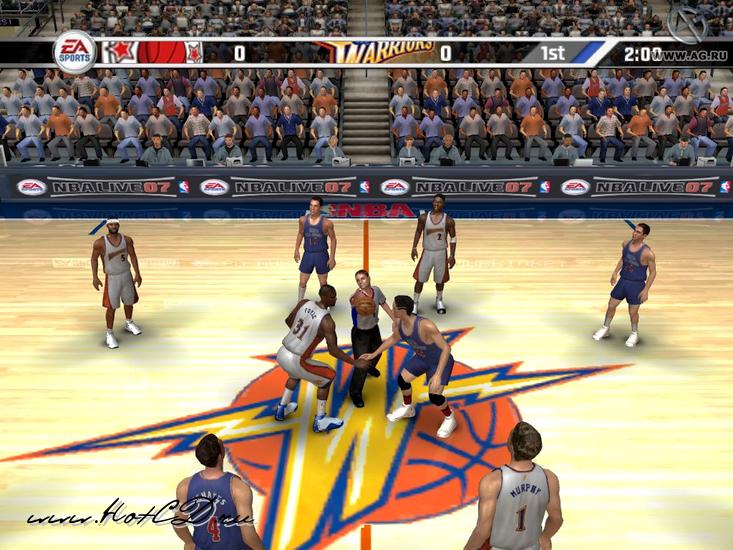
Task: Click the EA Sports logo on the scoreboard
Action: pos(73,52)
